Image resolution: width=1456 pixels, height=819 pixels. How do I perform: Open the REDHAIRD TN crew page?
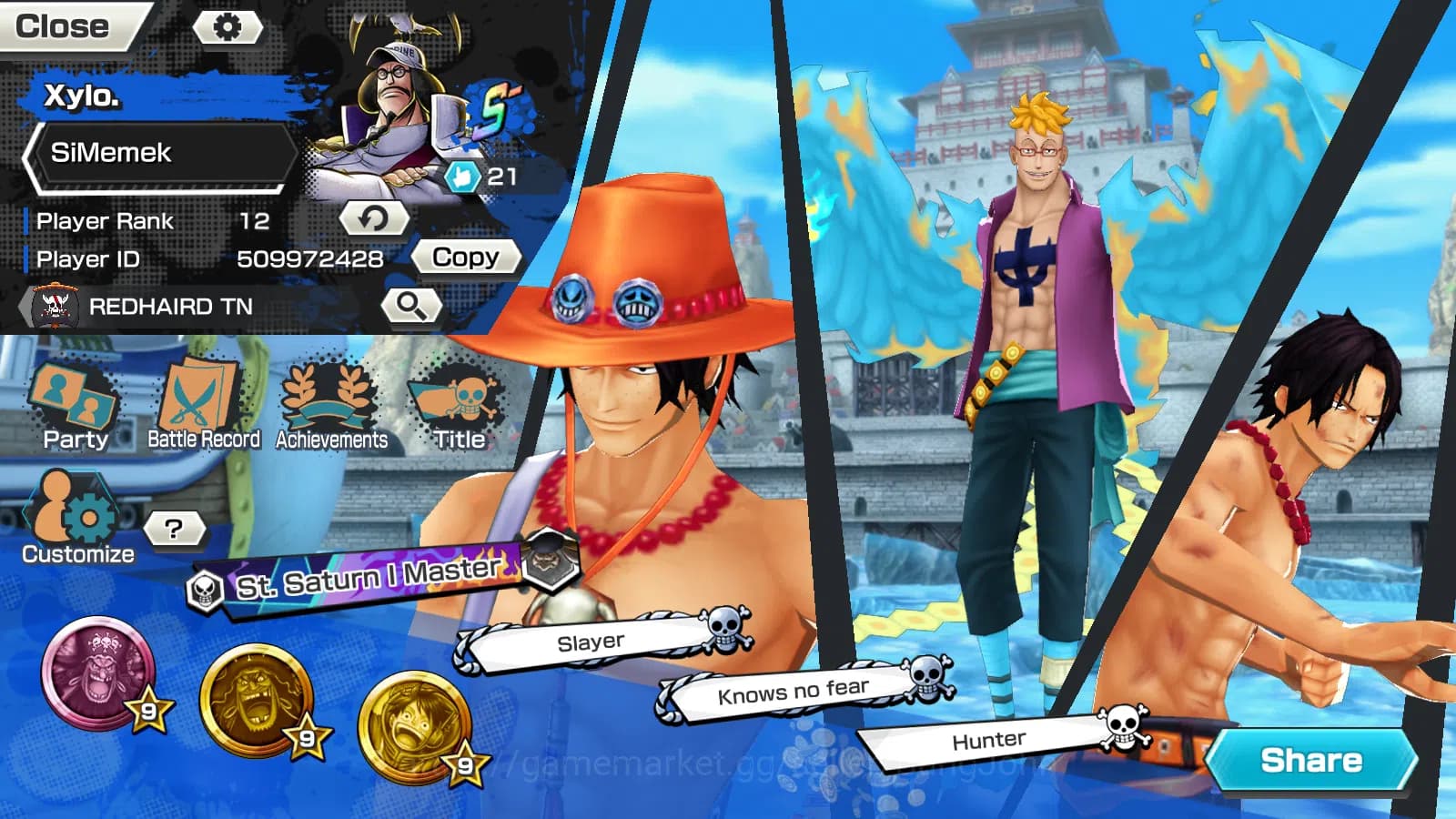point(168,307)
